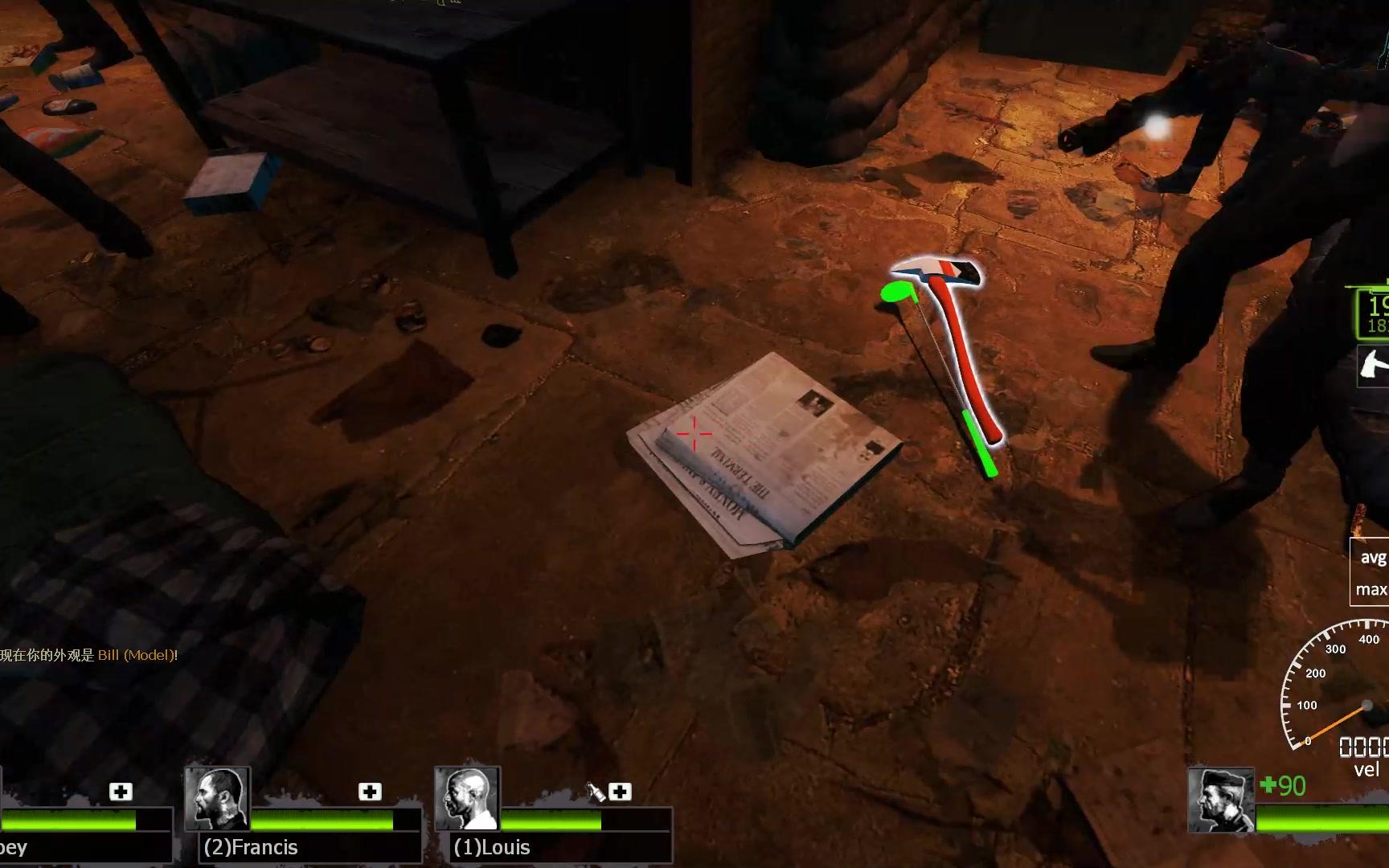Select Louis's teammate portrait
The width and height of the screenshot is (1389, 868).
(x=467, y=798)
